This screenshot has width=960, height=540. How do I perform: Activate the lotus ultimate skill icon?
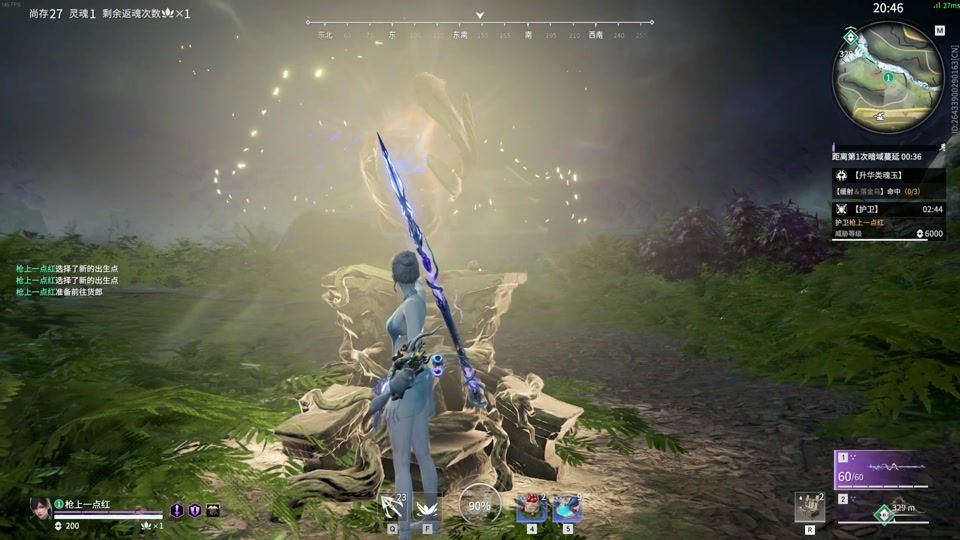427,507
